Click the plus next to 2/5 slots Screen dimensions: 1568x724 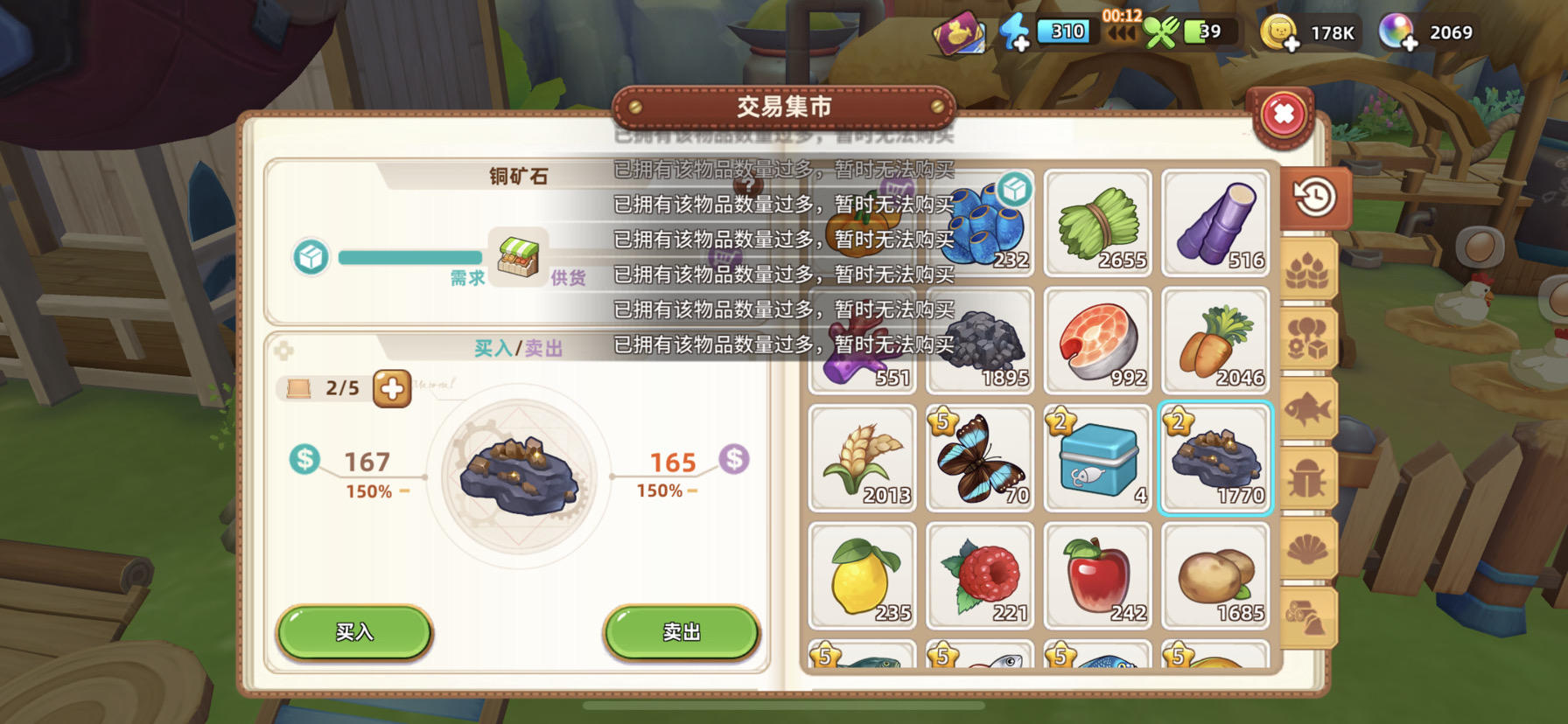click(x=391, y=388)
